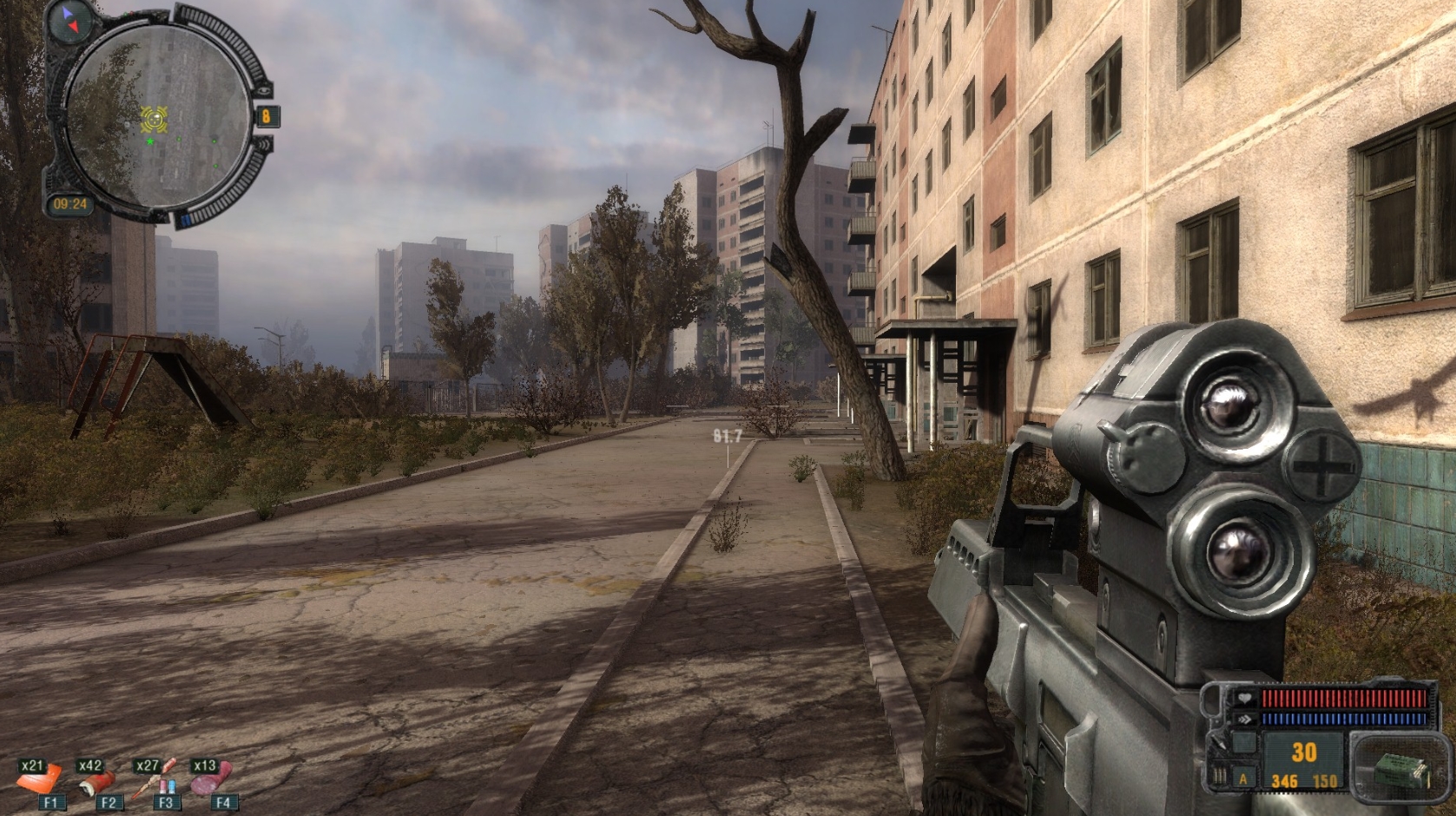Screen dimensions: 1456x816
Task: Toggle the blue faction marker on the minimap ring
Action: [186, 217]
